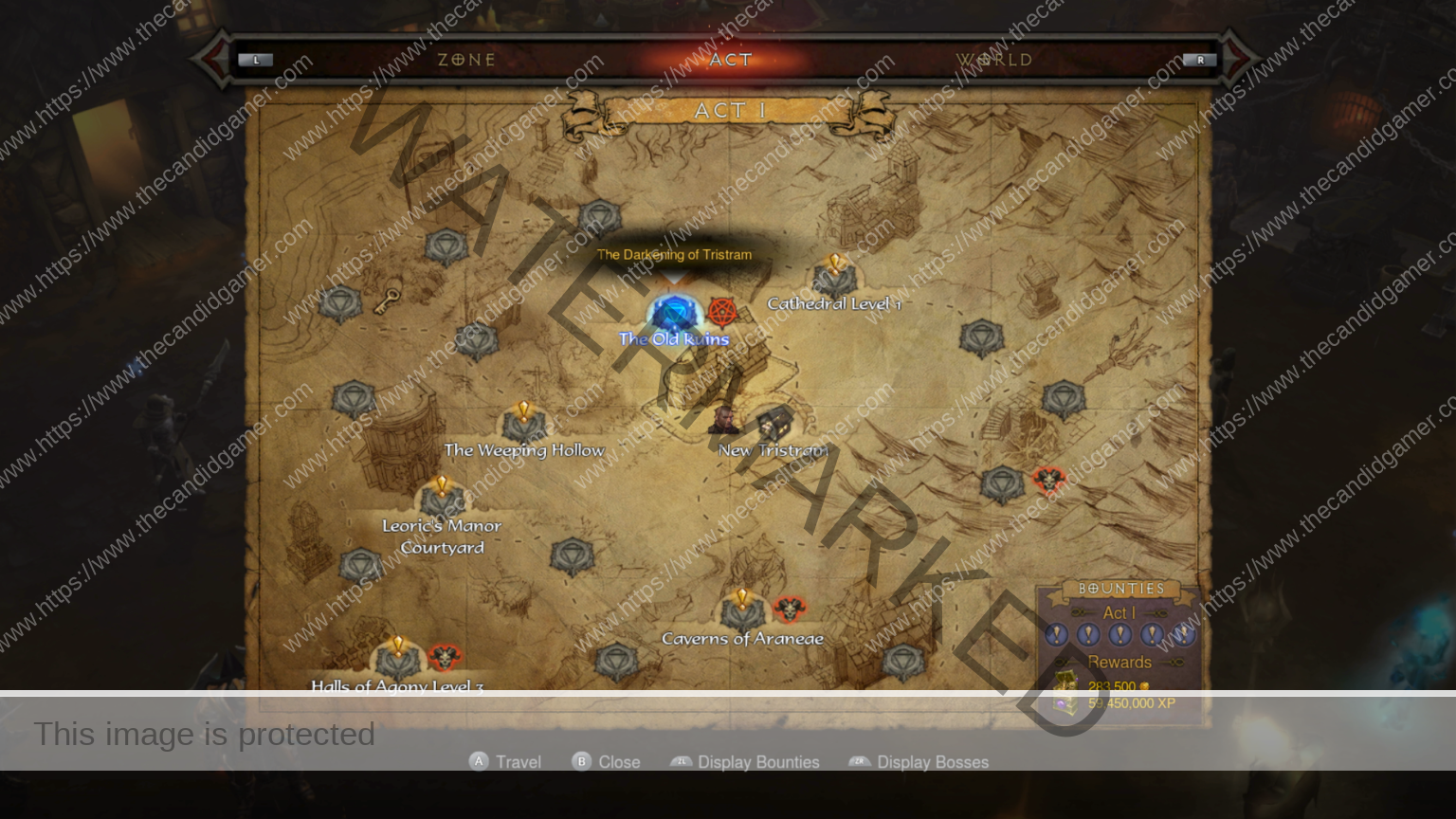Toggle Display Bounties with the ZL control
The image size is (1456, 819).
pos(682,762)
